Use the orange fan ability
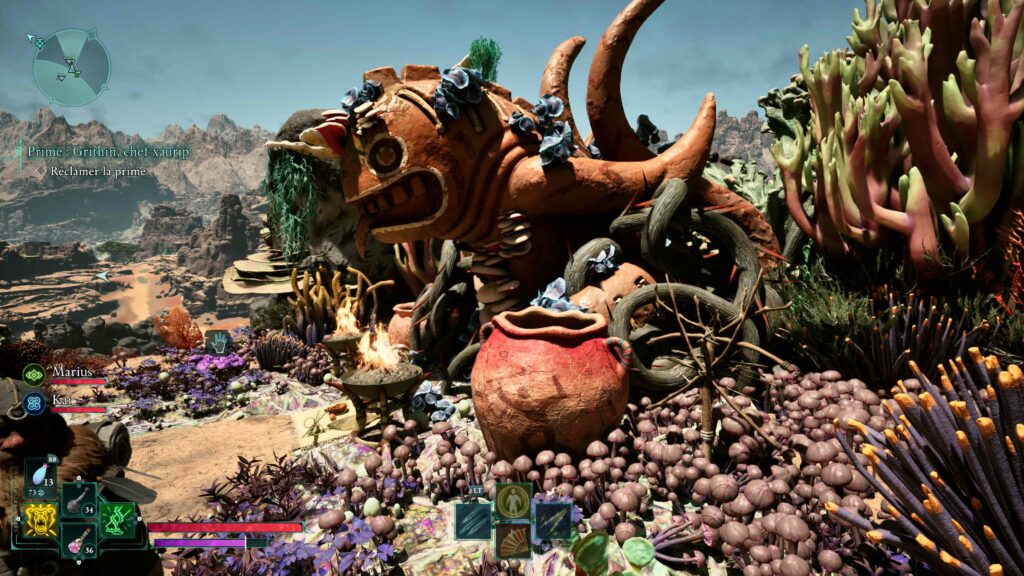The height and width of the screenshot is (576, 1024). click(513, 540)
